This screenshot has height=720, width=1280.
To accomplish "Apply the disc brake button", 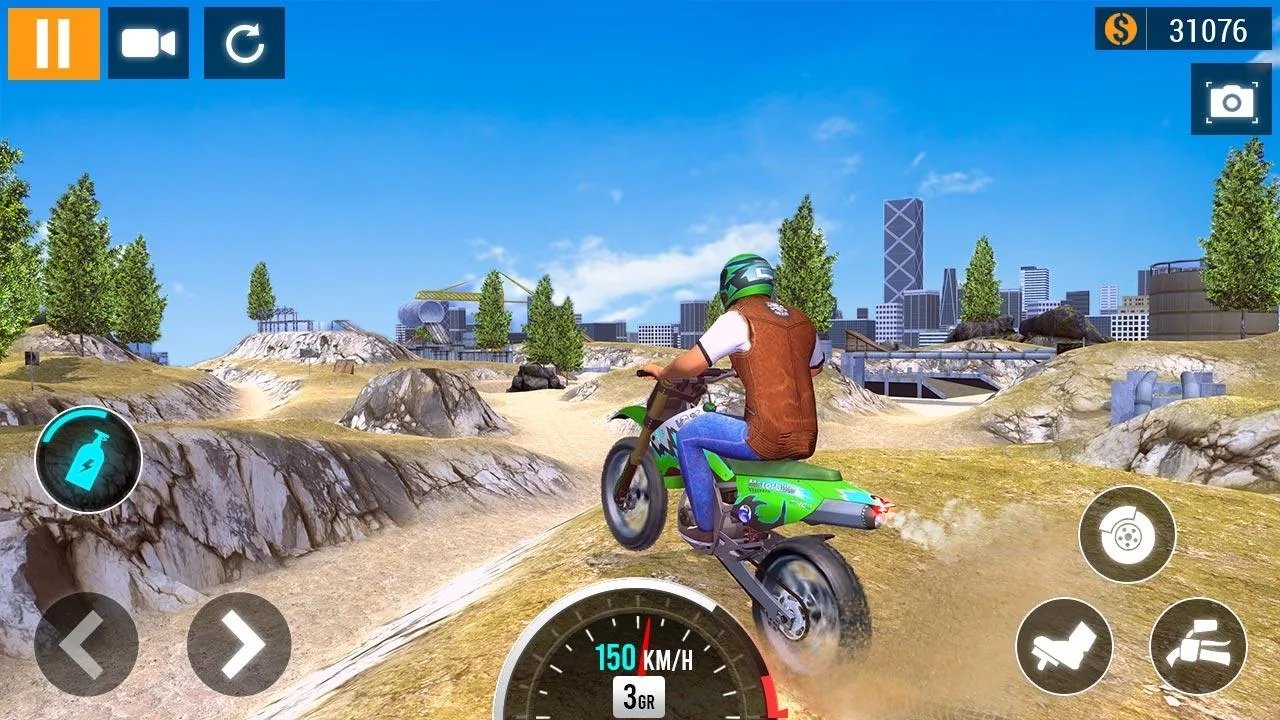I will 1127,535.
